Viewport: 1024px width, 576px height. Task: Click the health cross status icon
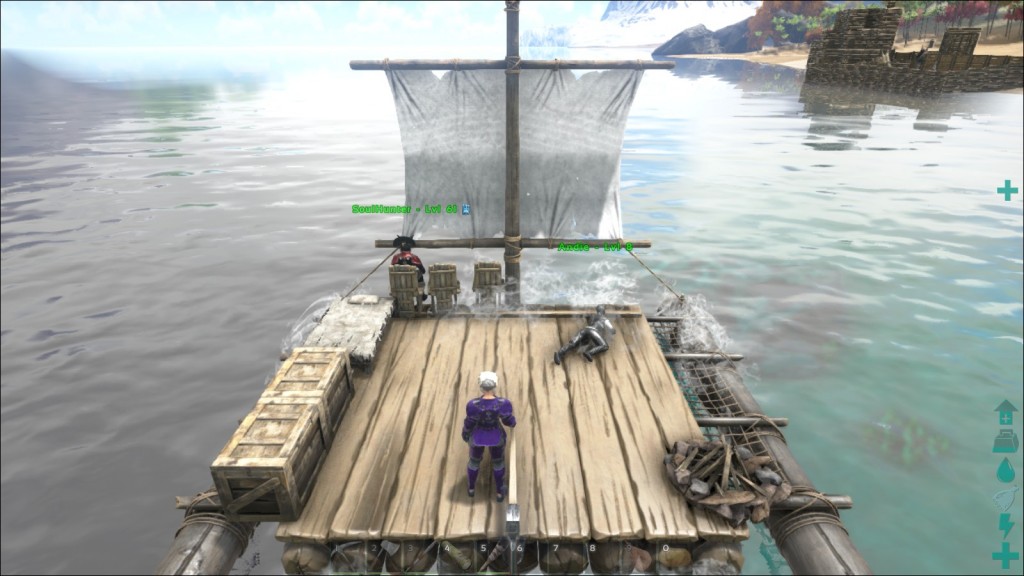(1005, 555)
